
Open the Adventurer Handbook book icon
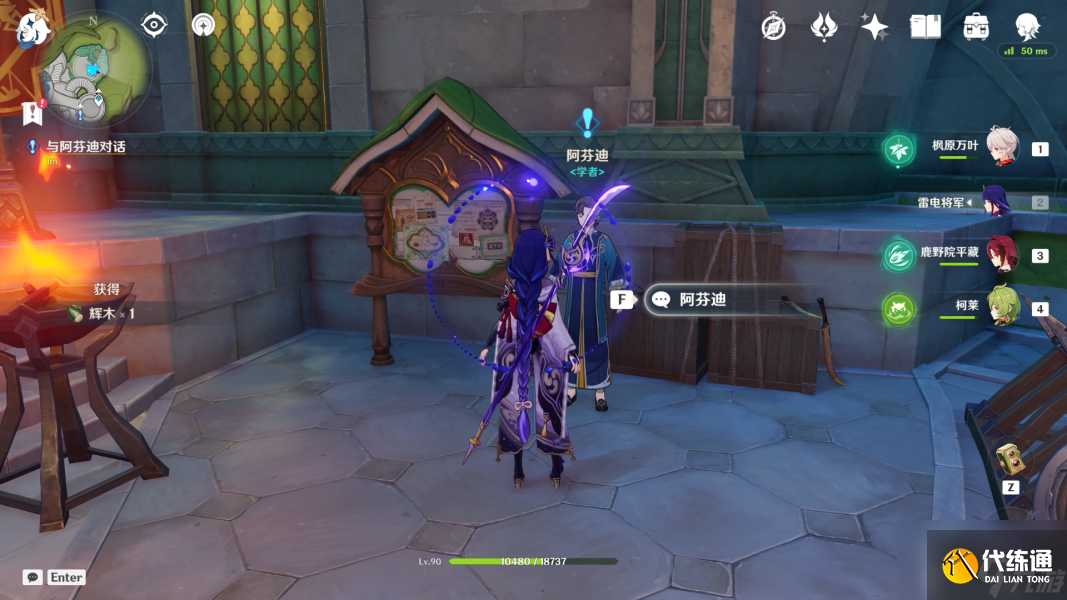pos(925,27)
